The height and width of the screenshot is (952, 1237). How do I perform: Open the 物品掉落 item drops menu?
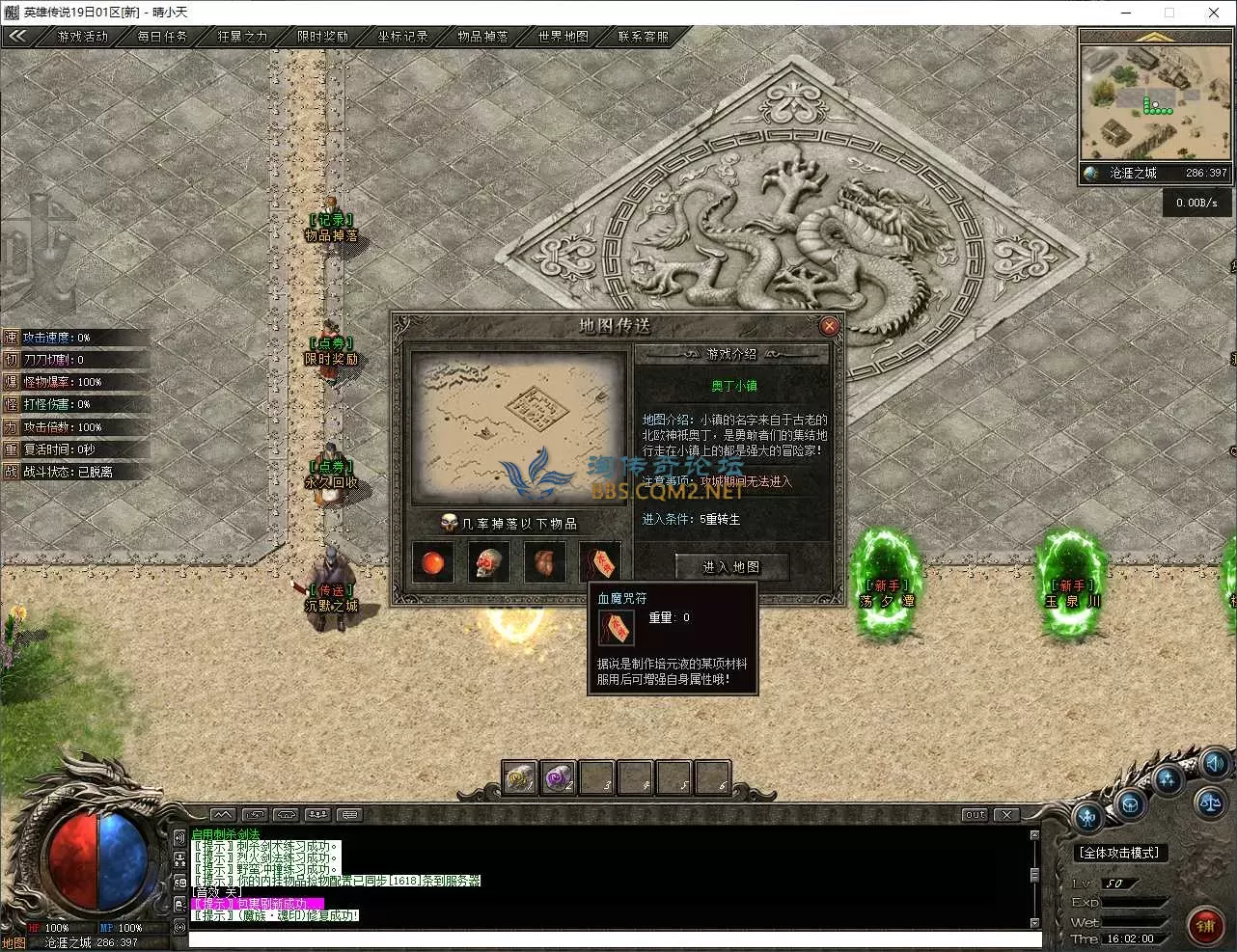coord(482,37)
